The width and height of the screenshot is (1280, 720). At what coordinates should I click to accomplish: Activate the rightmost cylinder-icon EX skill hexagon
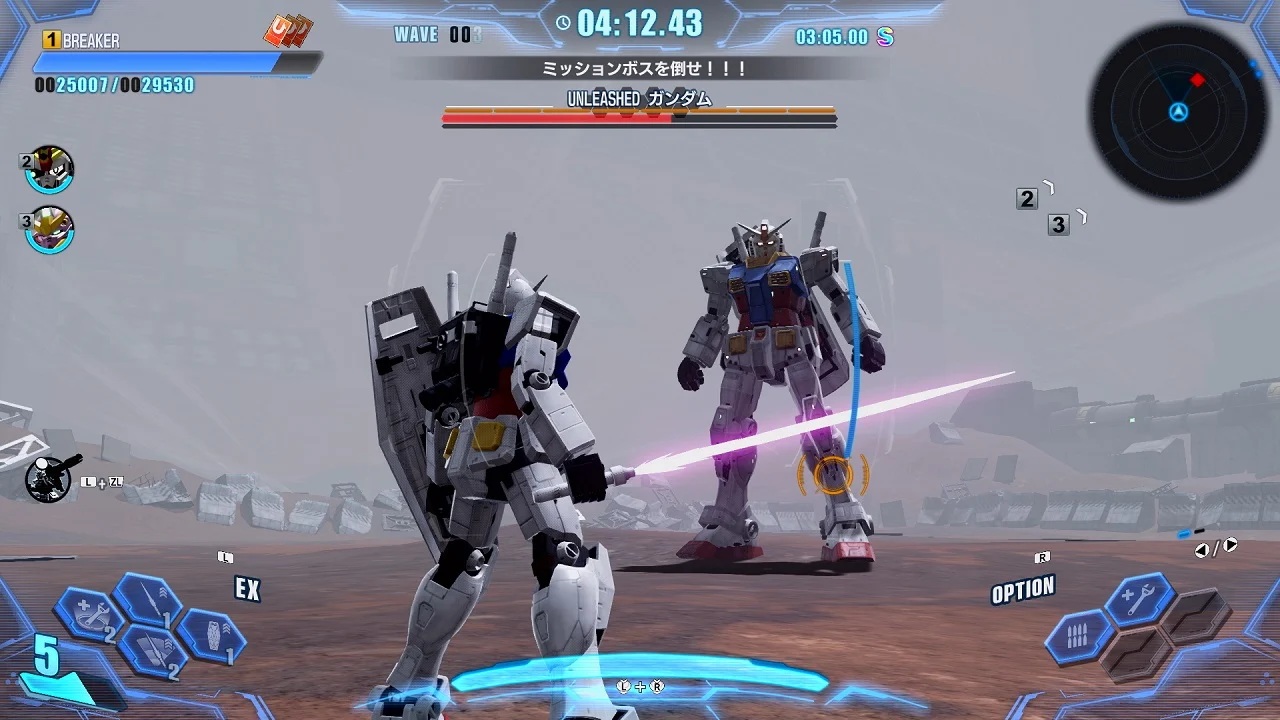click(211, 636)
